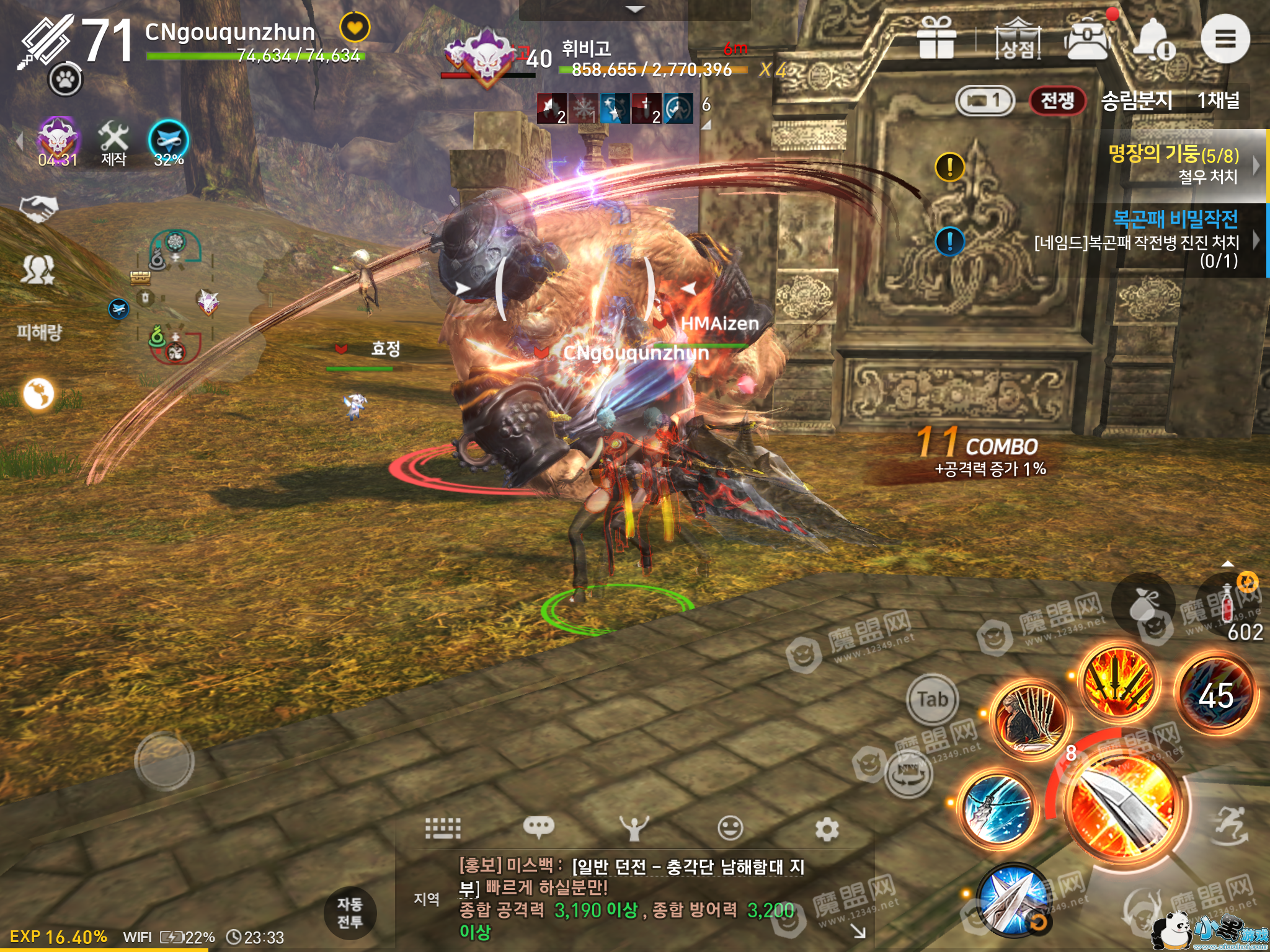Open the globe world map icon
Viewport: 1270px width, 952px height.
(x=38, y=394)
